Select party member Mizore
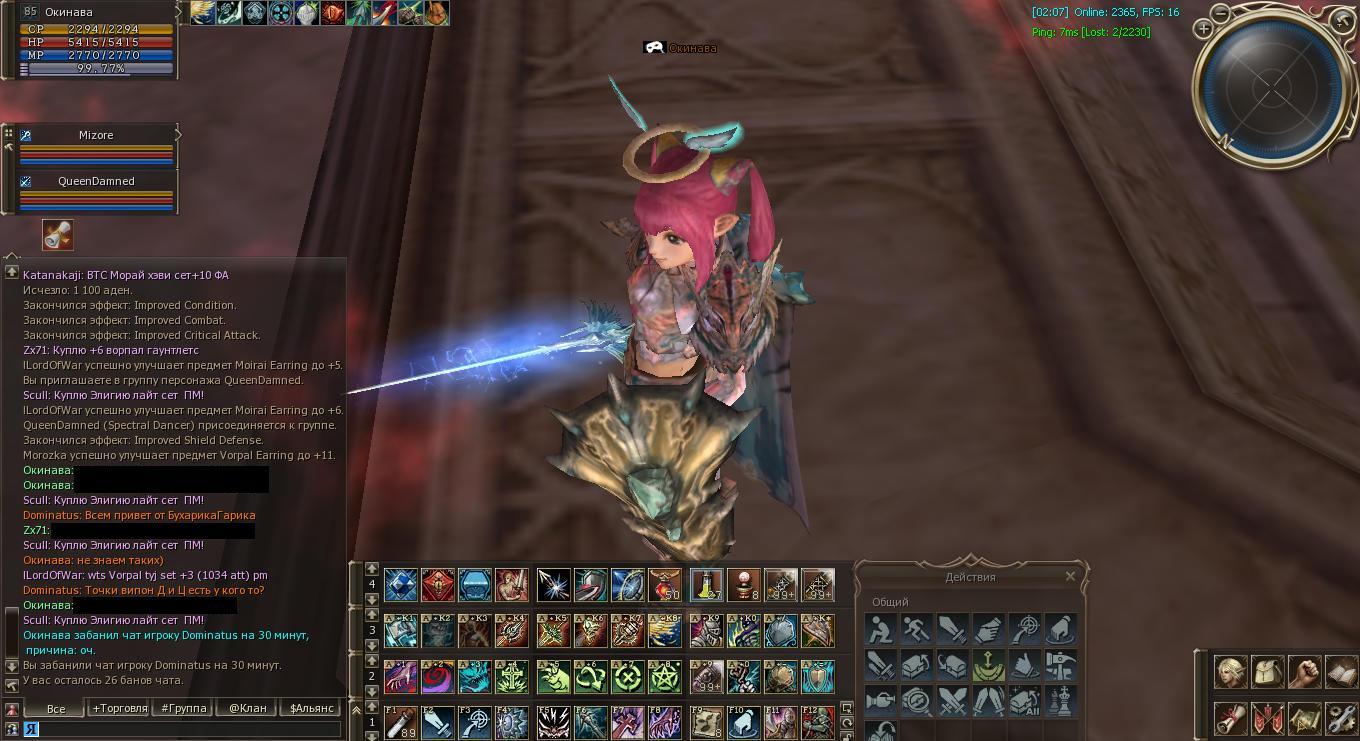Image resolution: width=1360 pixels, height=741 pixels. point(96,135)
